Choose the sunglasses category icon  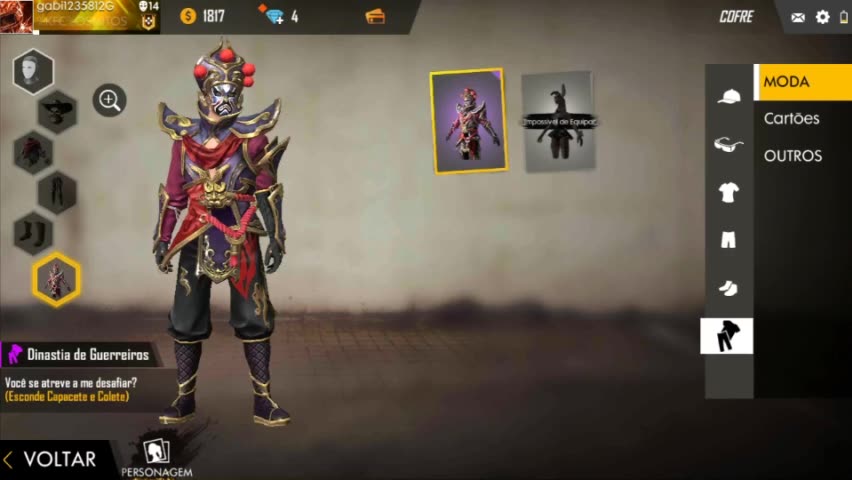pyautogui.click(x=728, y=145)
